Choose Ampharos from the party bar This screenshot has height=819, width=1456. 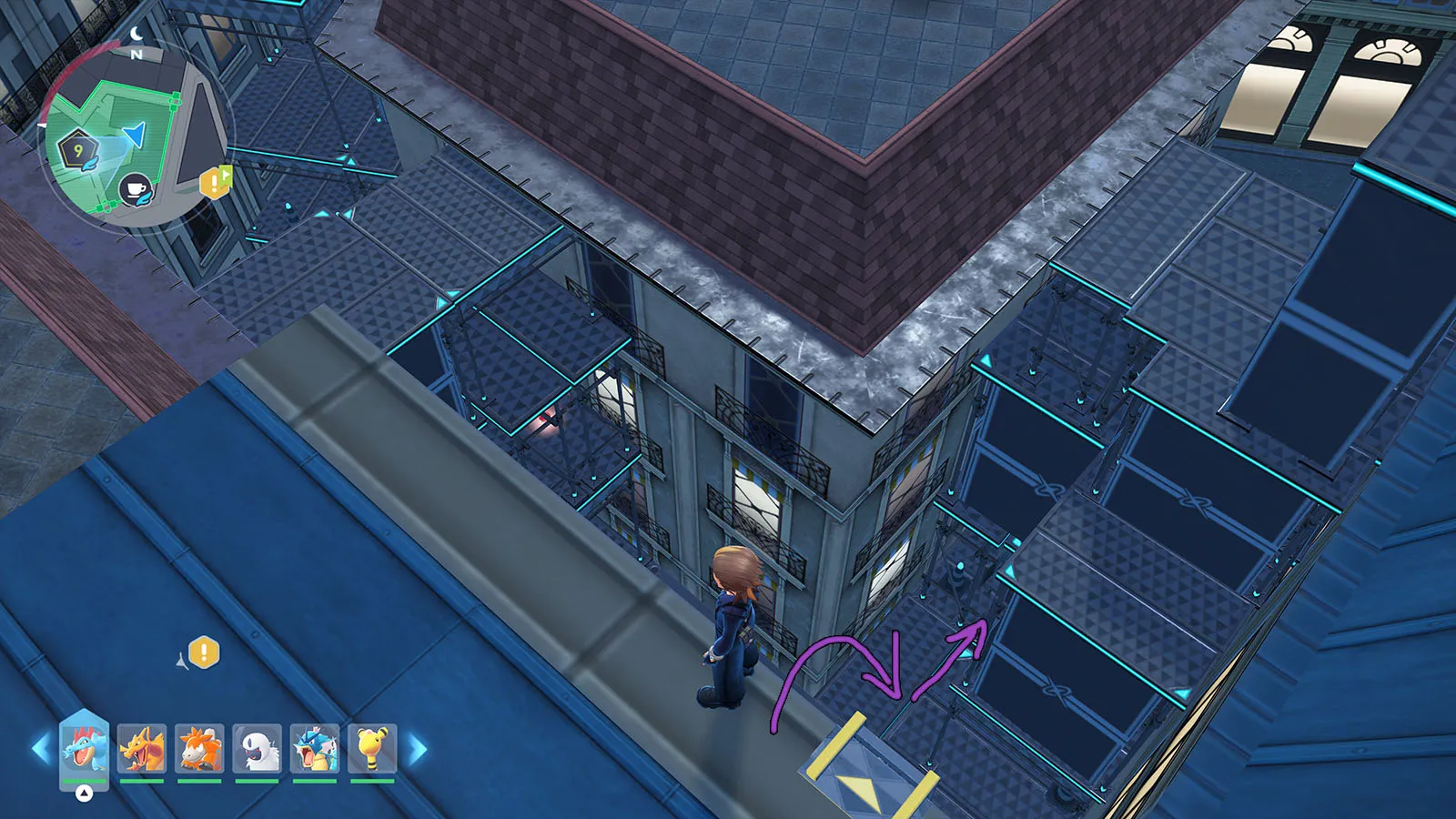coord(372,748)
